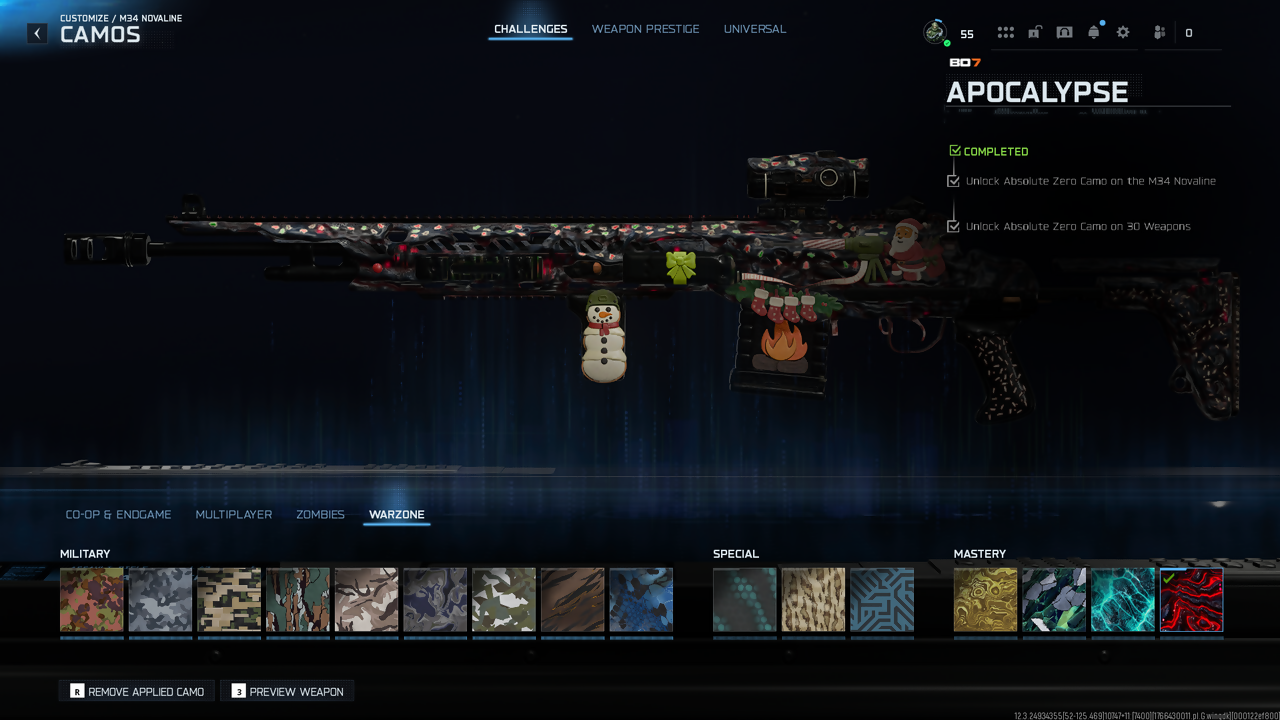Select the tan tiger-stripe Special camo
The height and width of the screenshot is (720, 1280).
(813, 600)
